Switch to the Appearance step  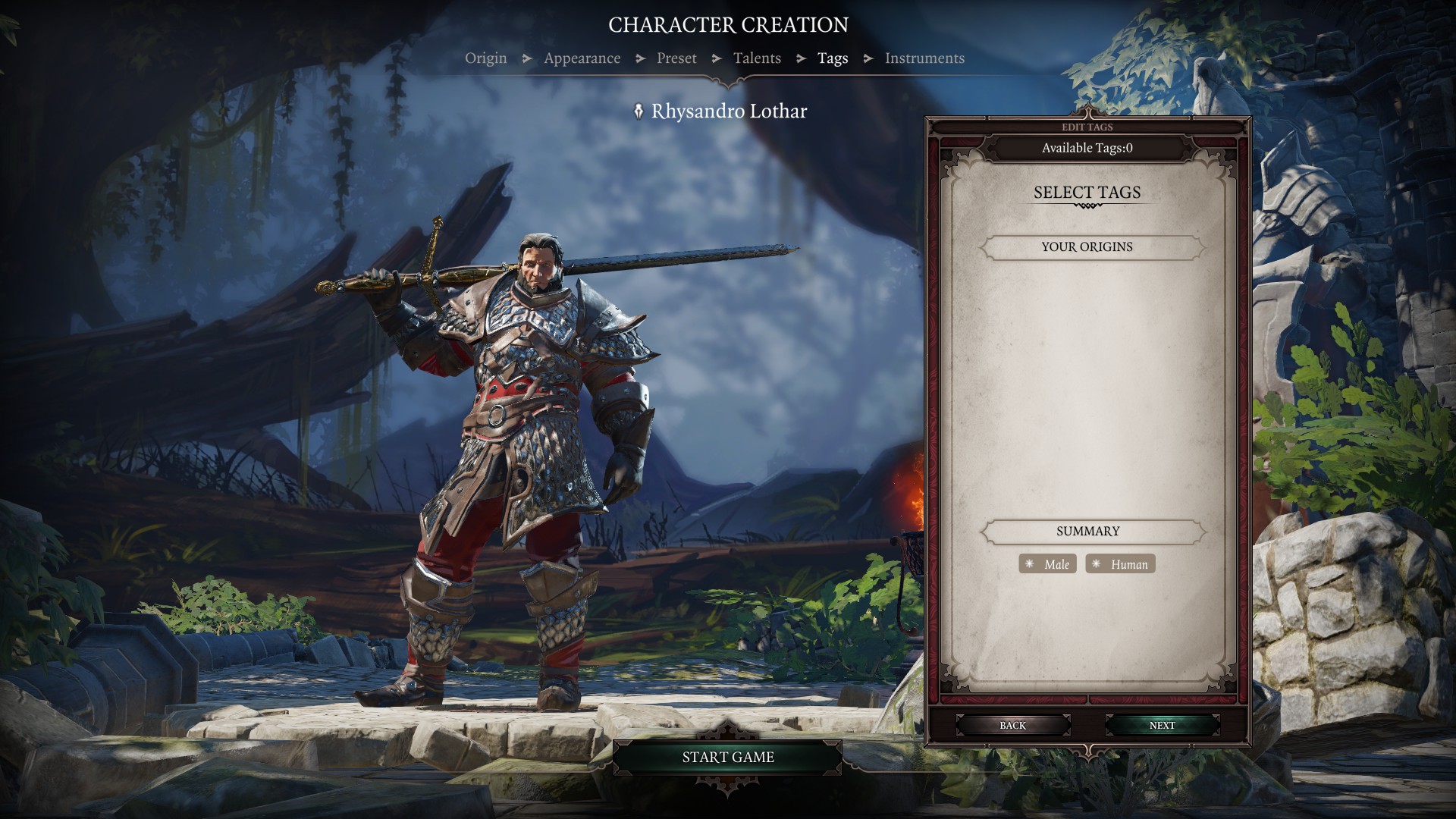click(581, 58)
